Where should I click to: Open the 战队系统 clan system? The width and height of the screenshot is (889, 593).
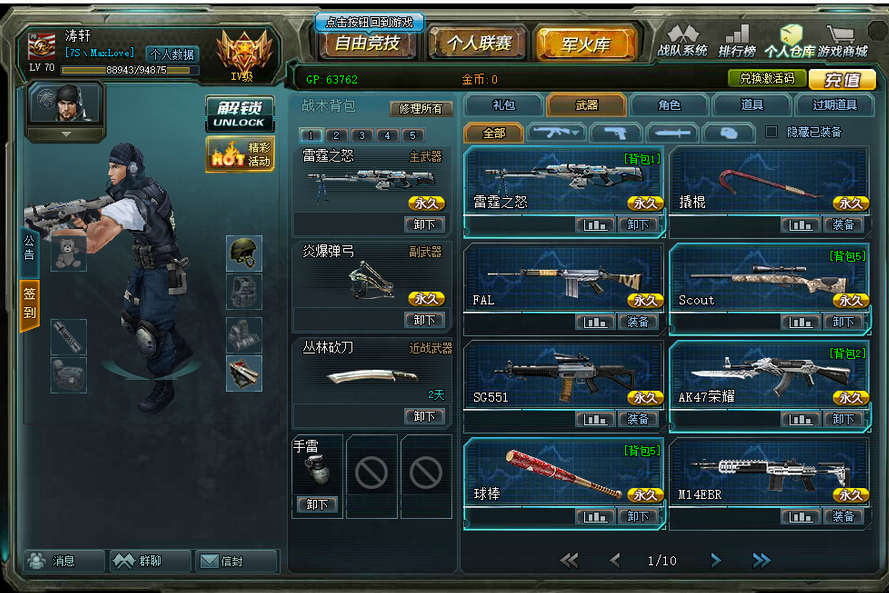(682, 41)
